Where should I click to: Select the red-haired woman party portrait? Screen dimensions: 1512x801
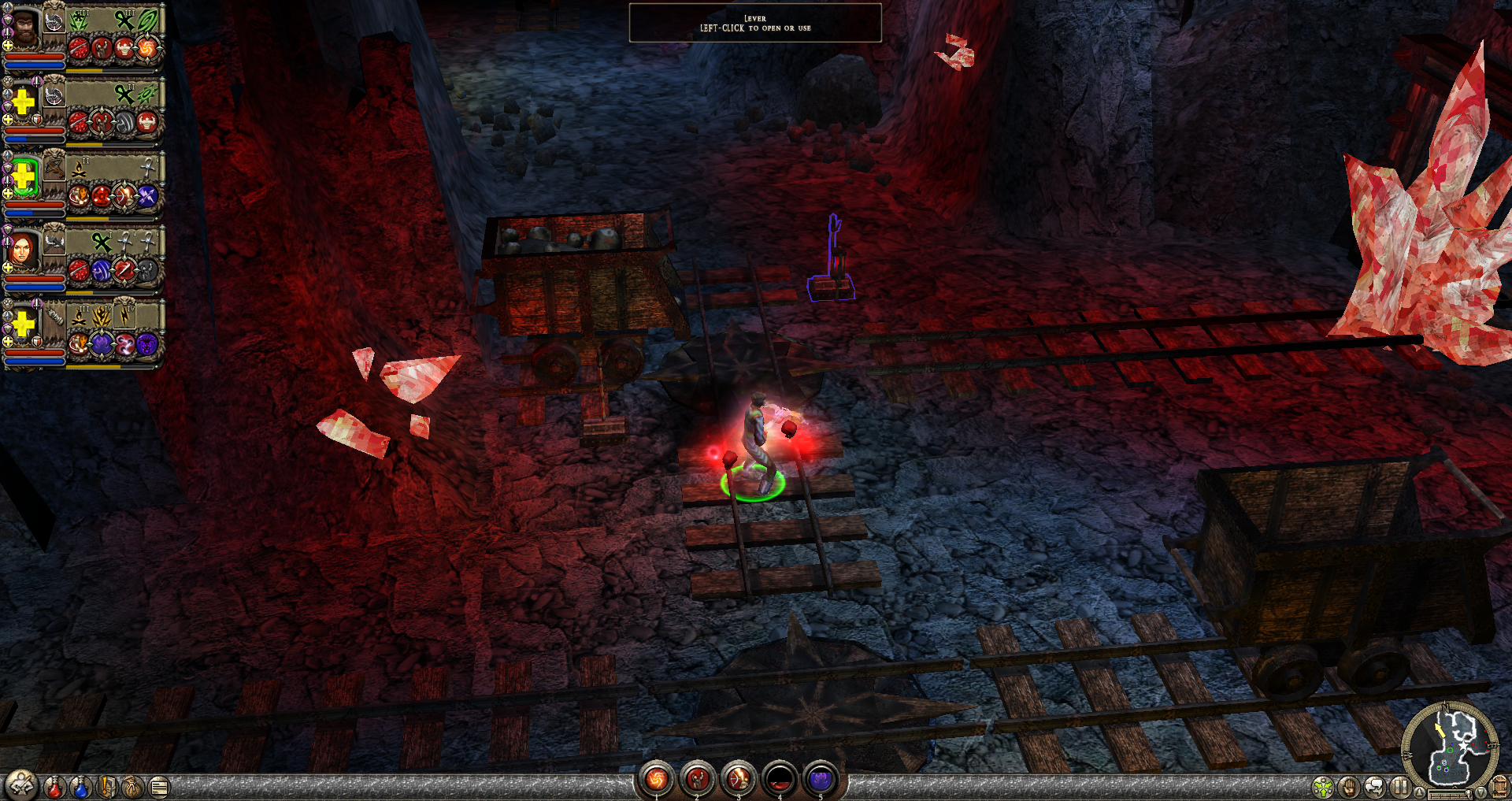(x=22, y=249)
